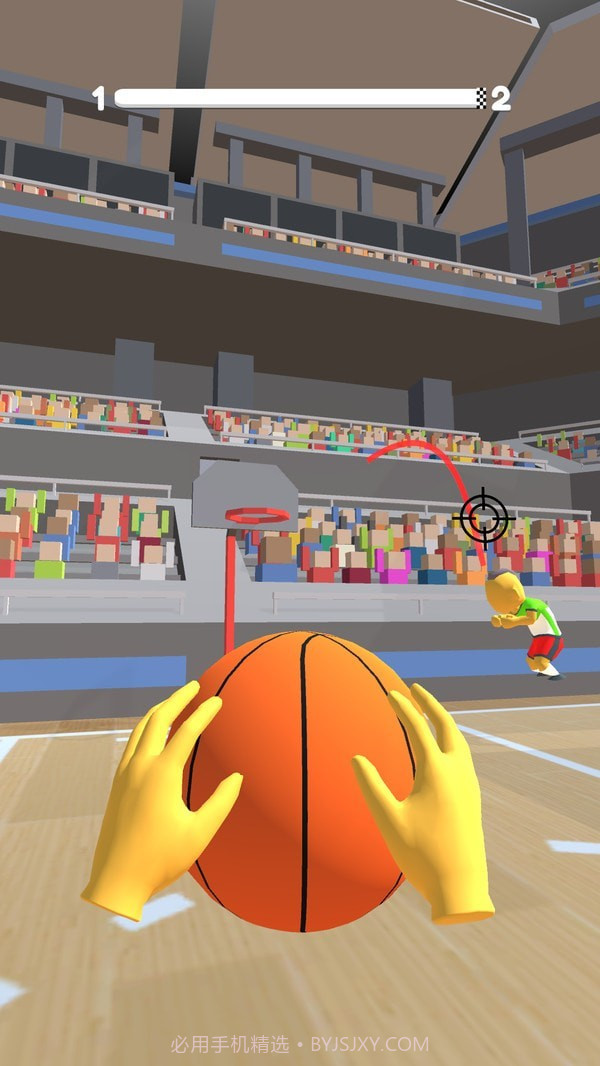Image resolution: width=600 pixels, height=1066 pixels.
Task: Tap the black crosshair target reticle
Action: click(484, 518)
